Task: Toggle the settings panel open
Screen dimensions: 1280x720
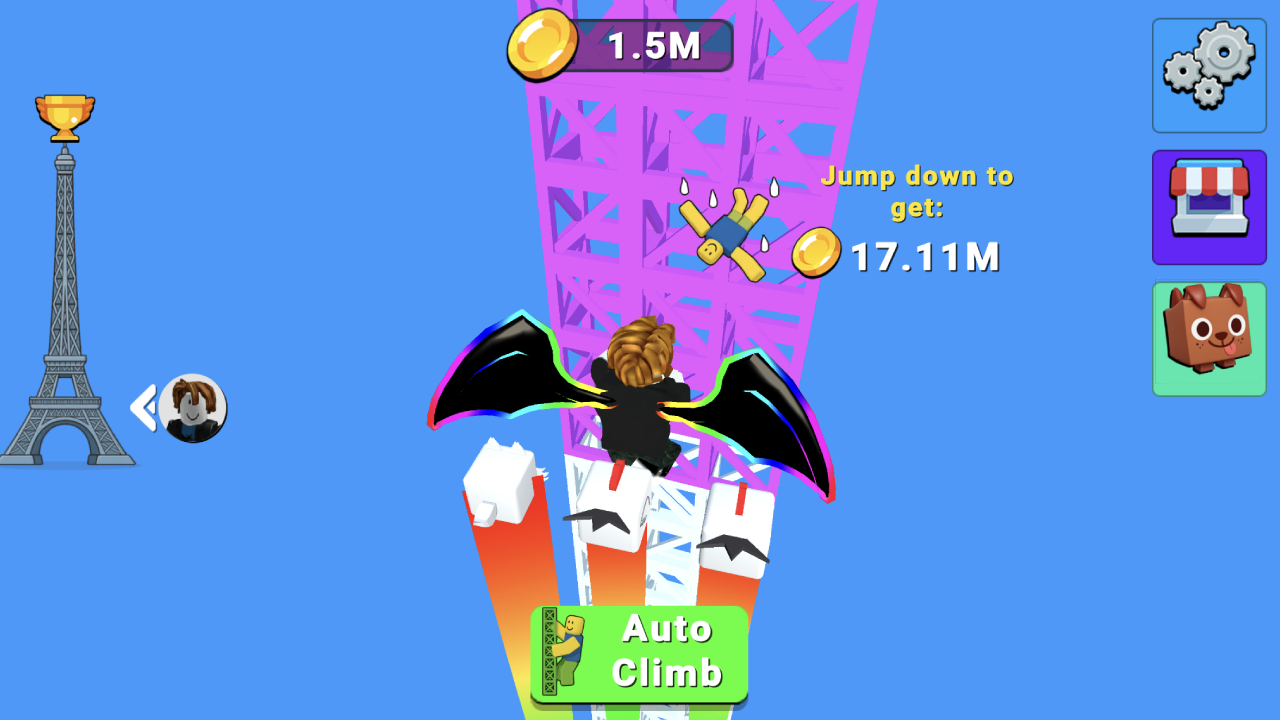Action: coord(1208,75)
